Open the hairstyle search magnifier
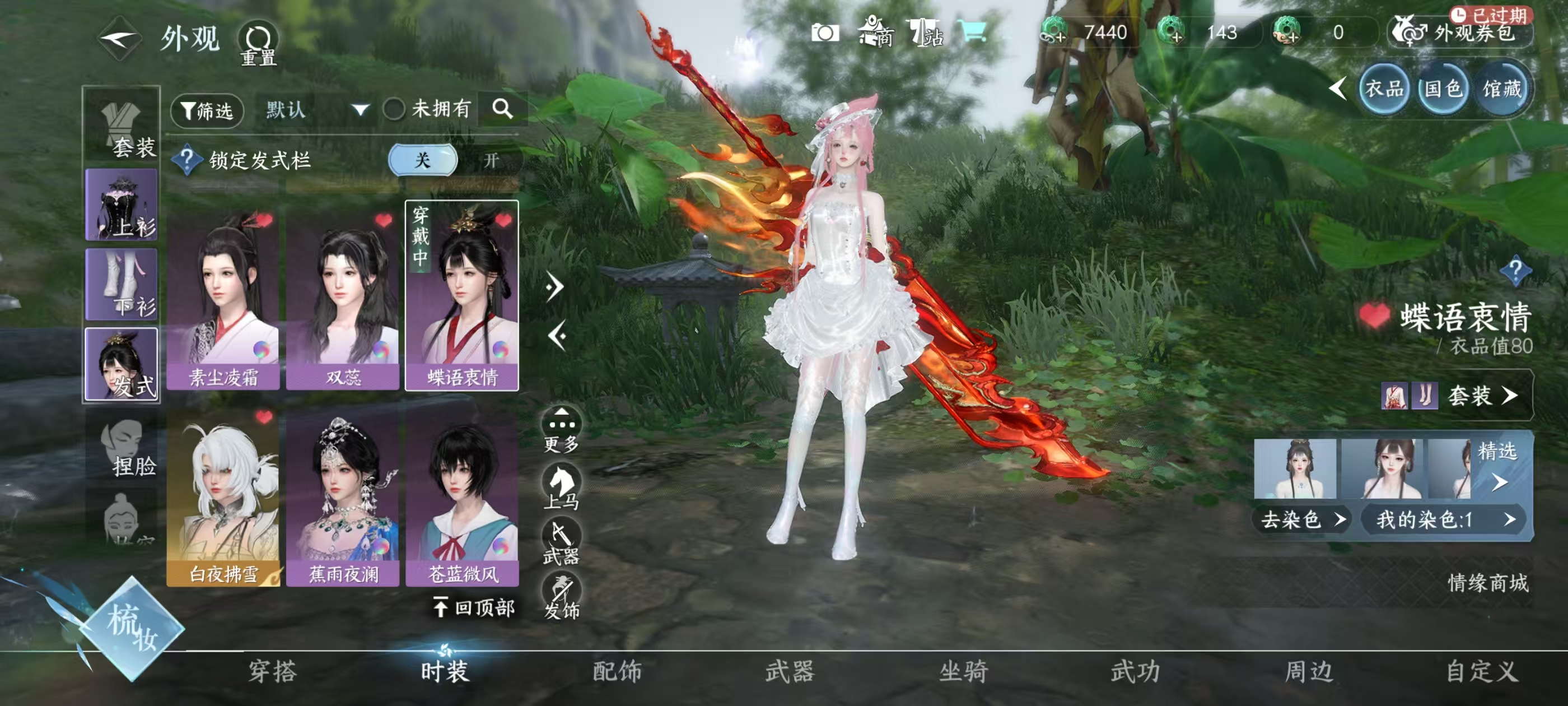The image size is (1568, 706). (x=502, y=109)
